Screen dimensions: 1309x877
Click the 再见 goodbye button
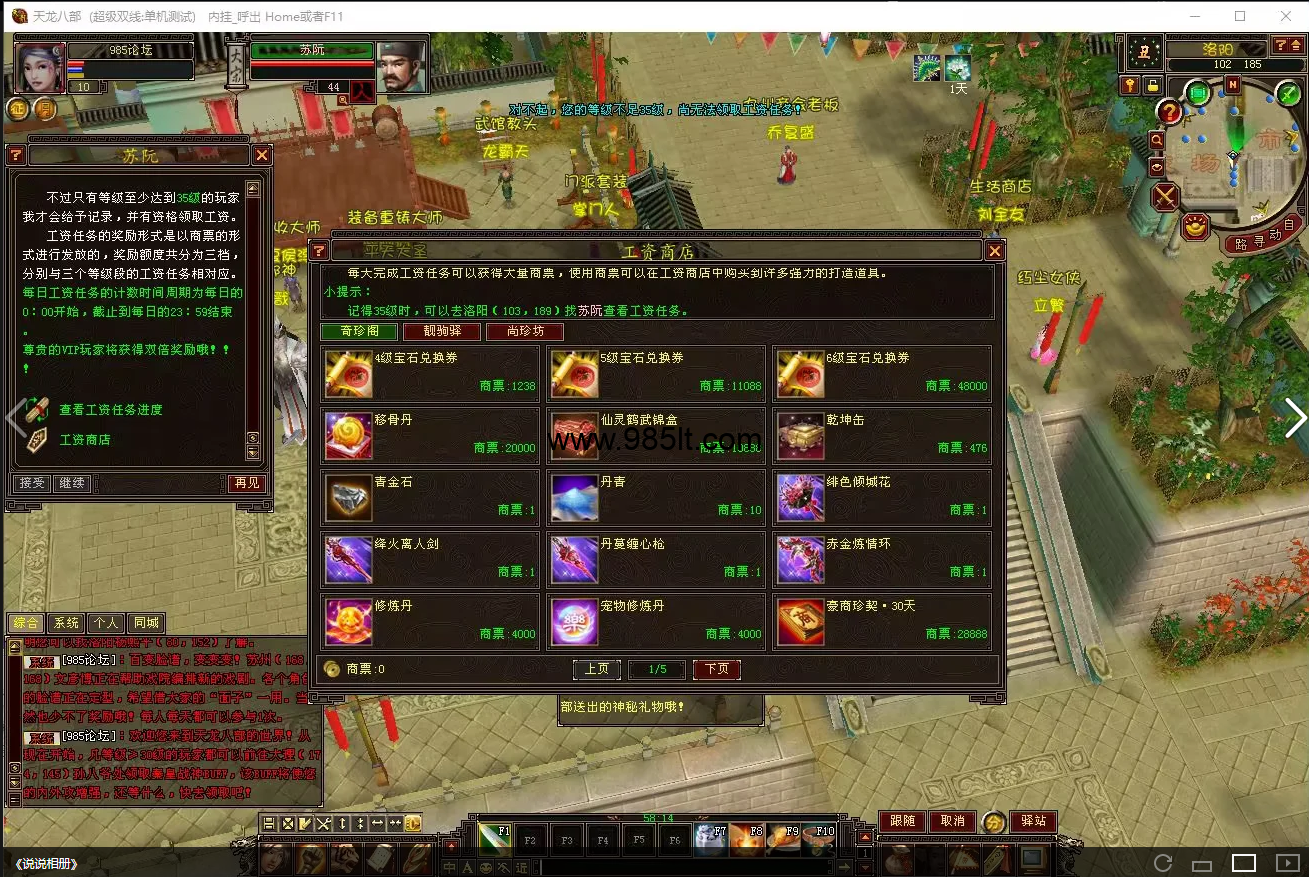pyautogui.click(x=245, y=483)
